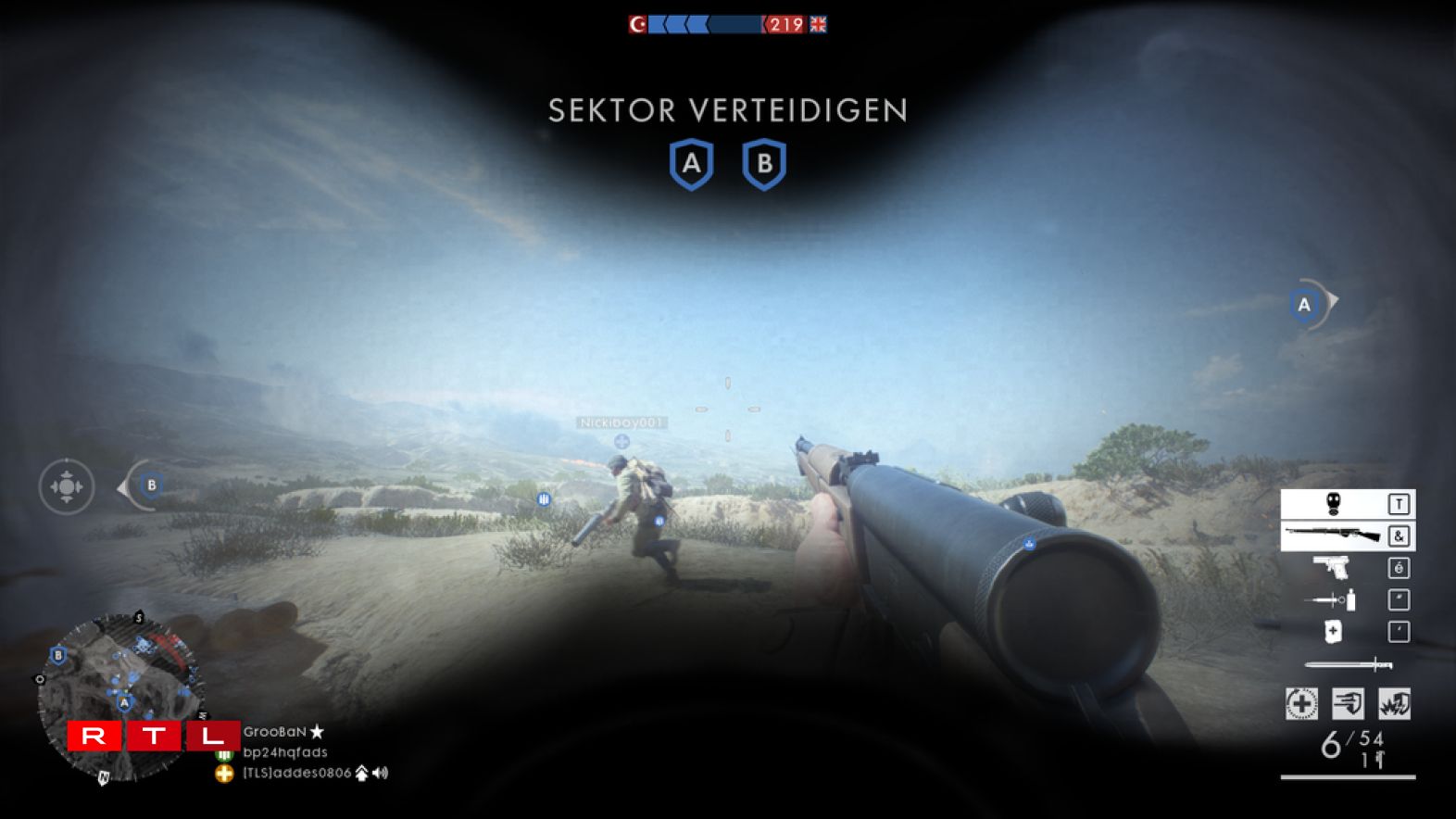Select squad member [TLS]addes0806
Image resolution: width=1456 pixels, height=819 pixels.
point(296,773)
